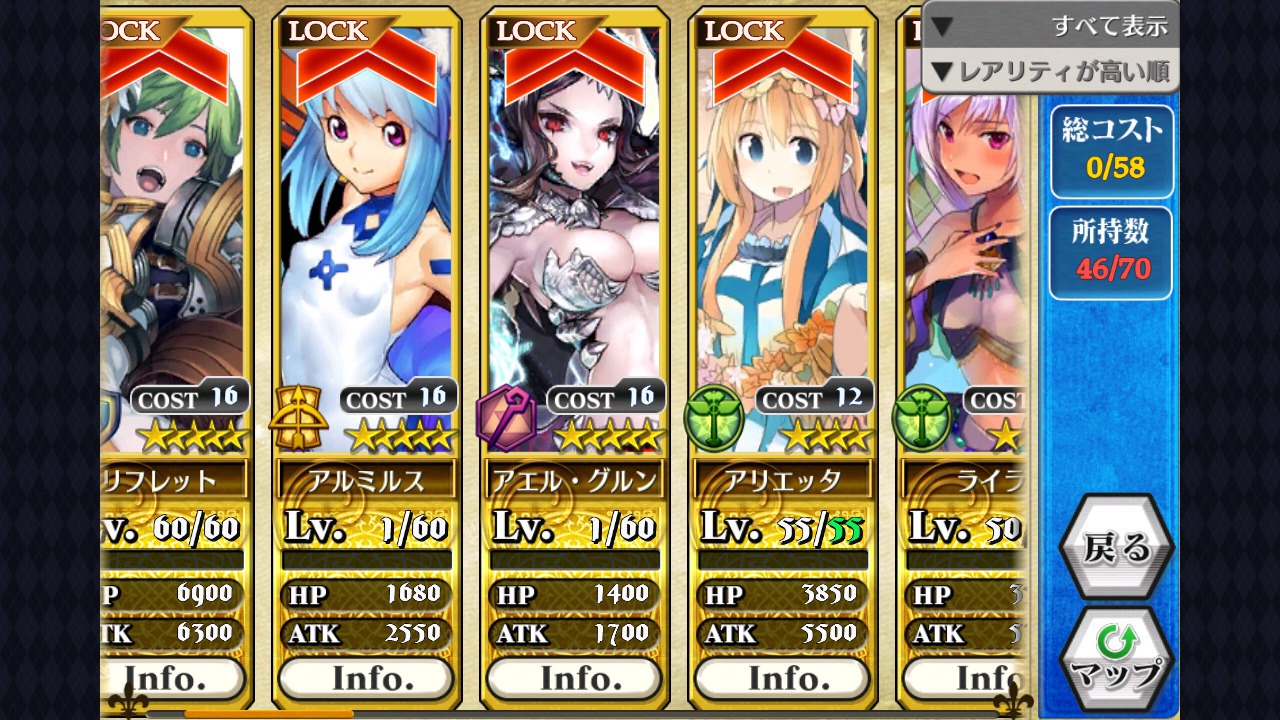
Task: Show Info for アリエッタ
Action: pyautogui.click(x=782, y=678)
